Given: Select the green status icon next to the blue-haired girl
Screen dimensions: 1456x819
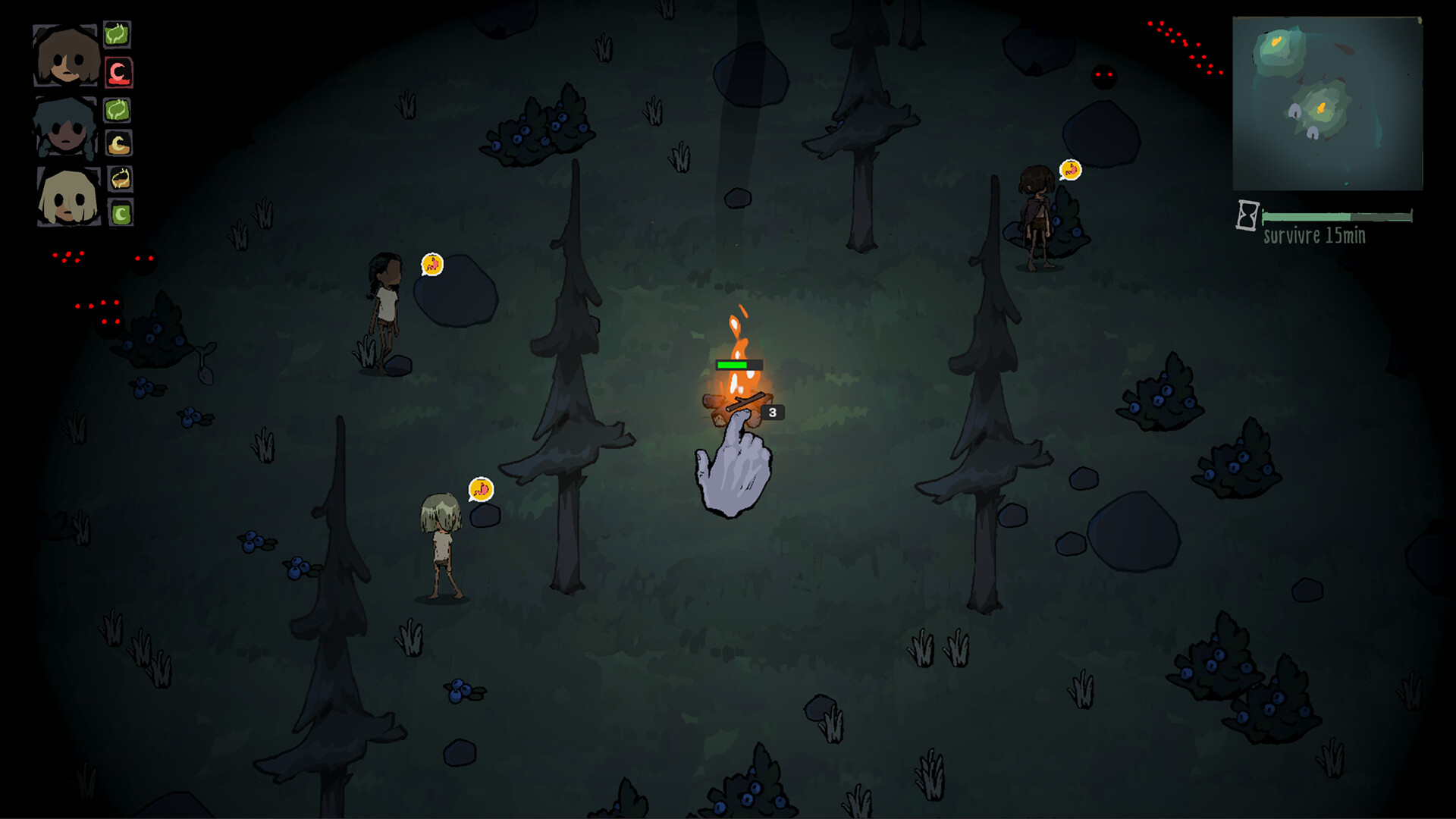Looking at the screenshot, I should 118,109.
